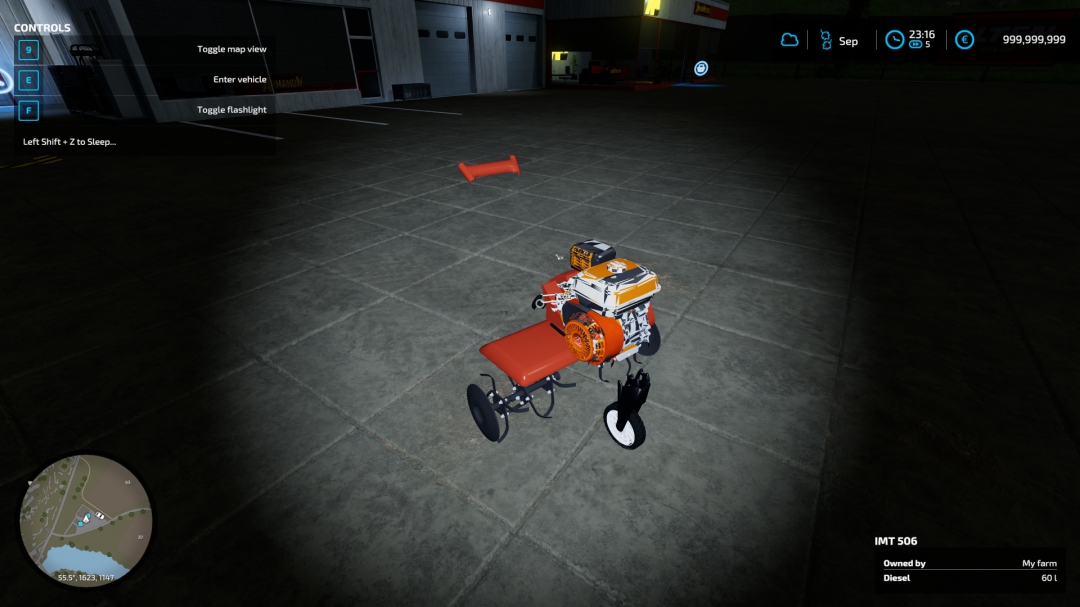The height and width of the screenshot is (607, 1080).
Task: Open the circular minimap
Action: [86, 519]
